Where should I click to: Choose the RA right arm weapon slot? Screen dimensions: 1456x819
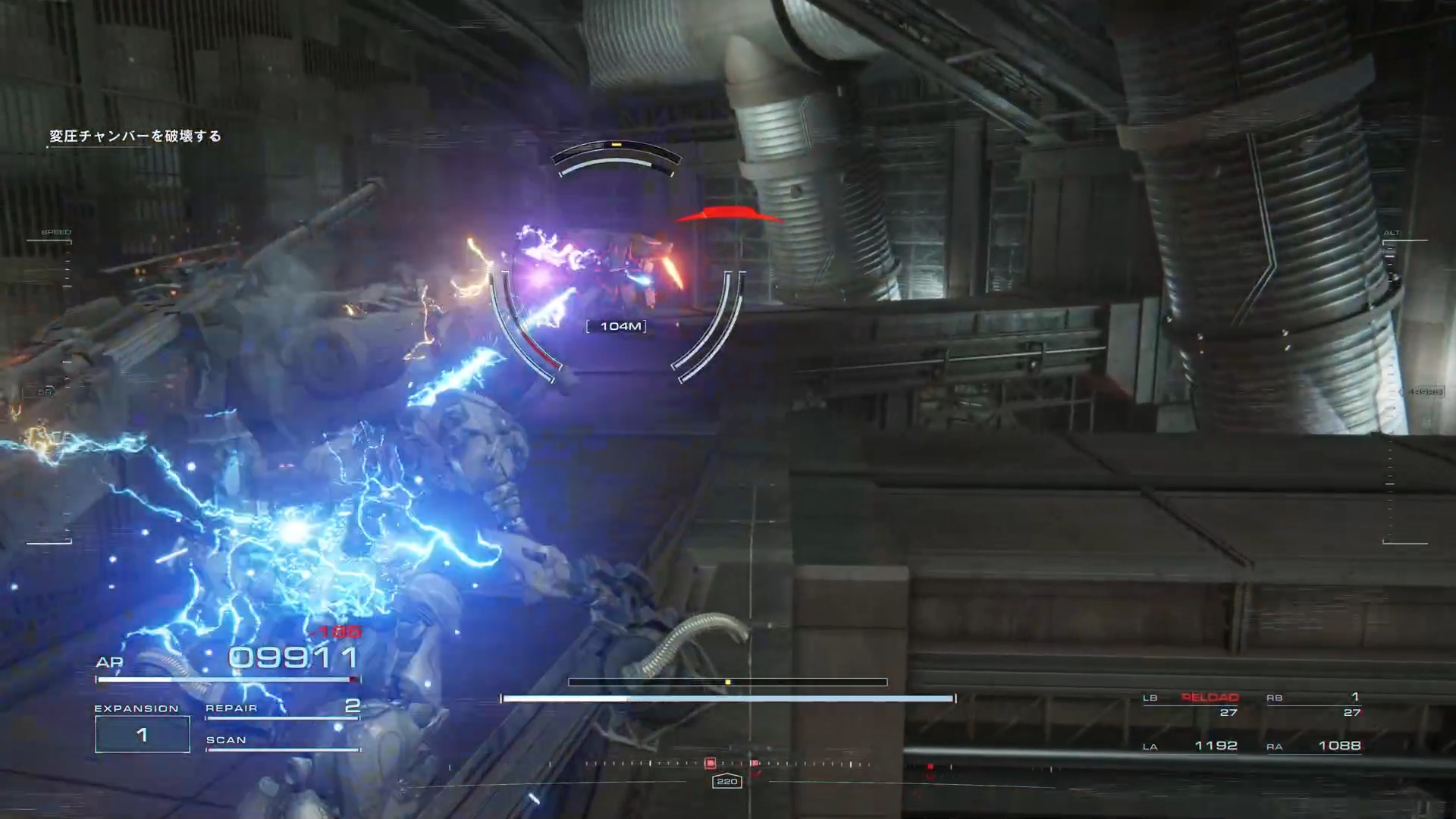tap(1315, 746)
